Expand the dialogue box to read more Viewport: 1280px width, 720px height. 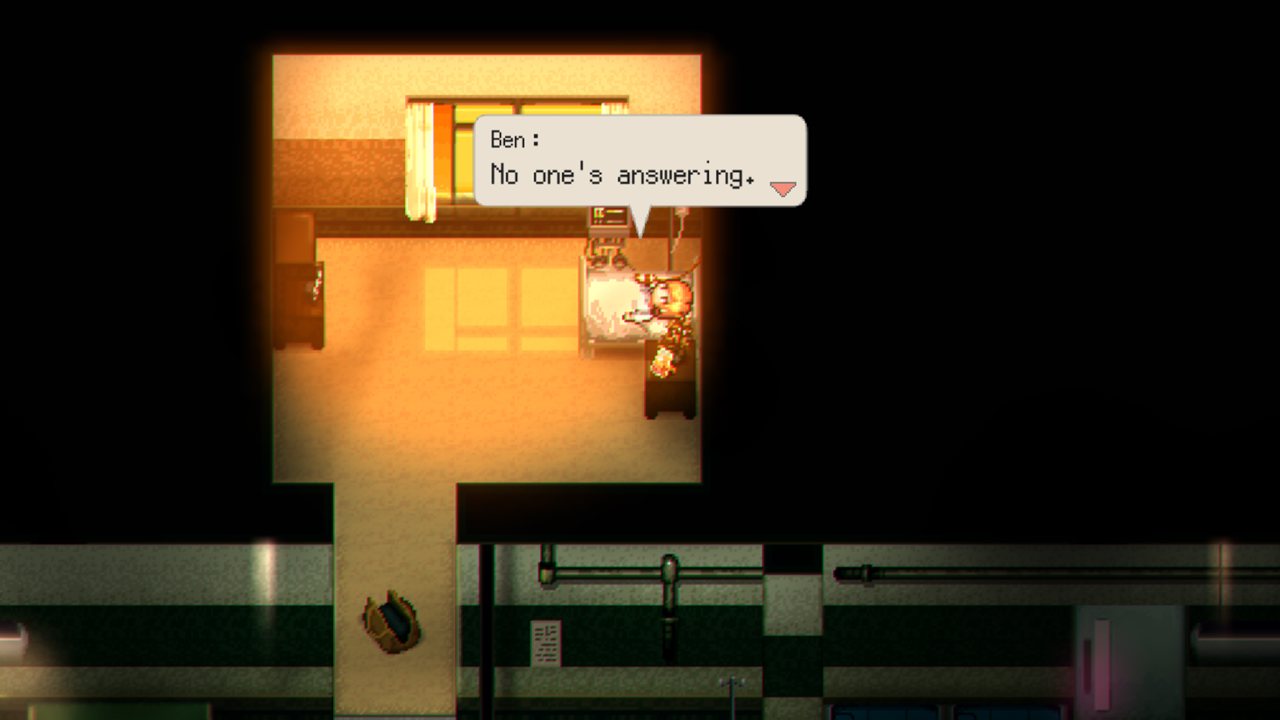[x=640, y=160]
